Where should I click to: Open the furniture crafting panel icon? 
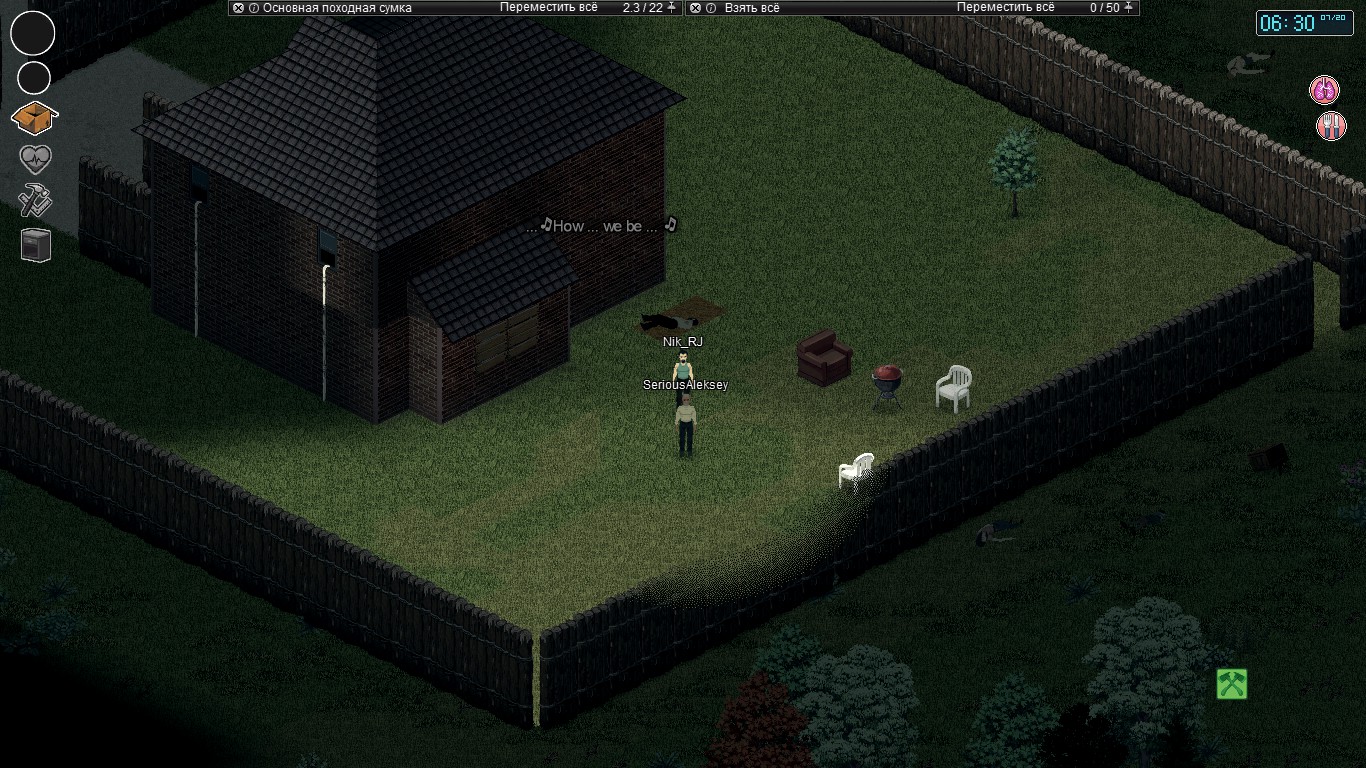tap(34, 243)
